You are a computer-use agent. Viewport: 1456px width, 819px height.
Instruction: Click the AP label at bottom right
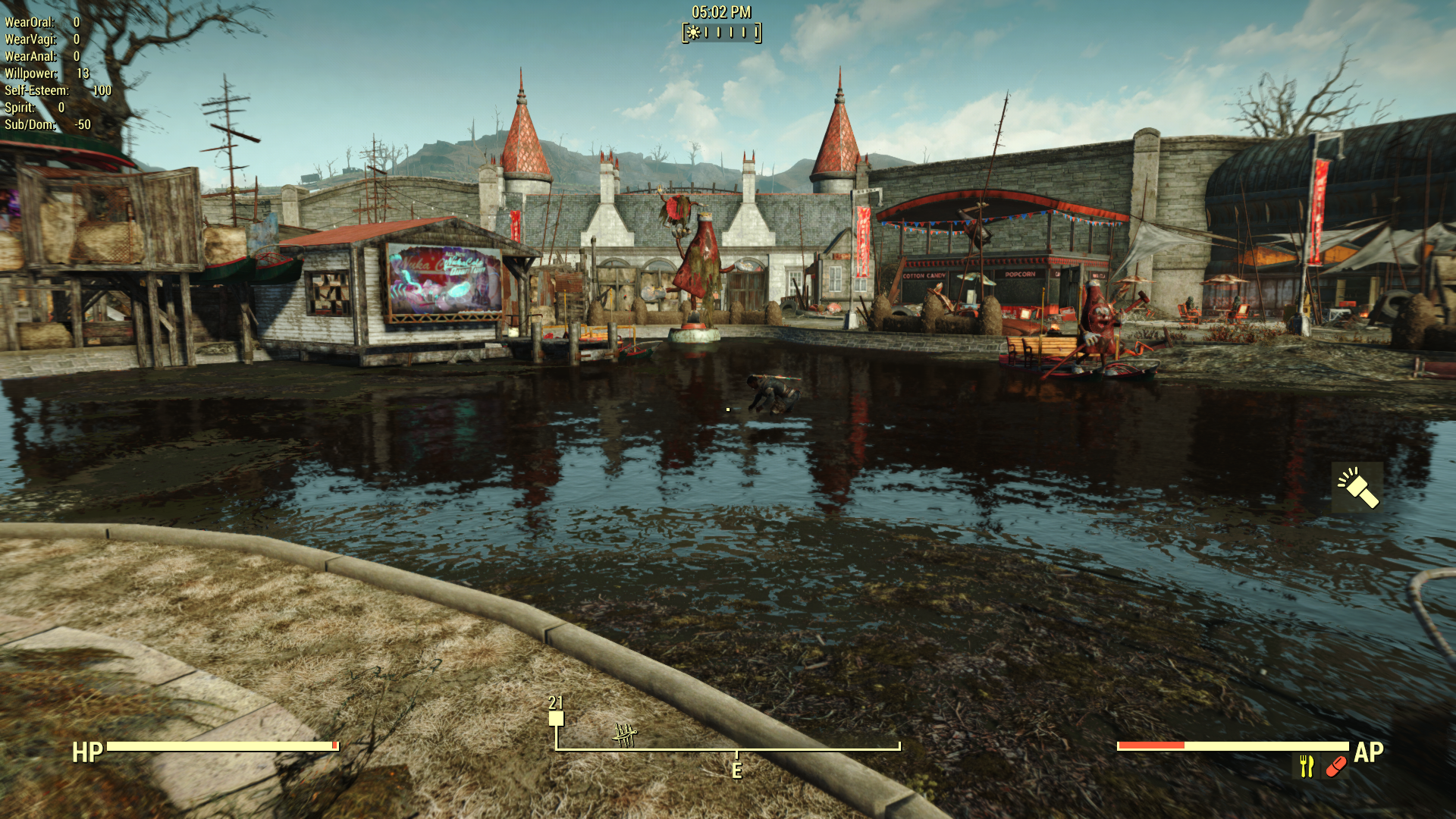point(1369,754)
